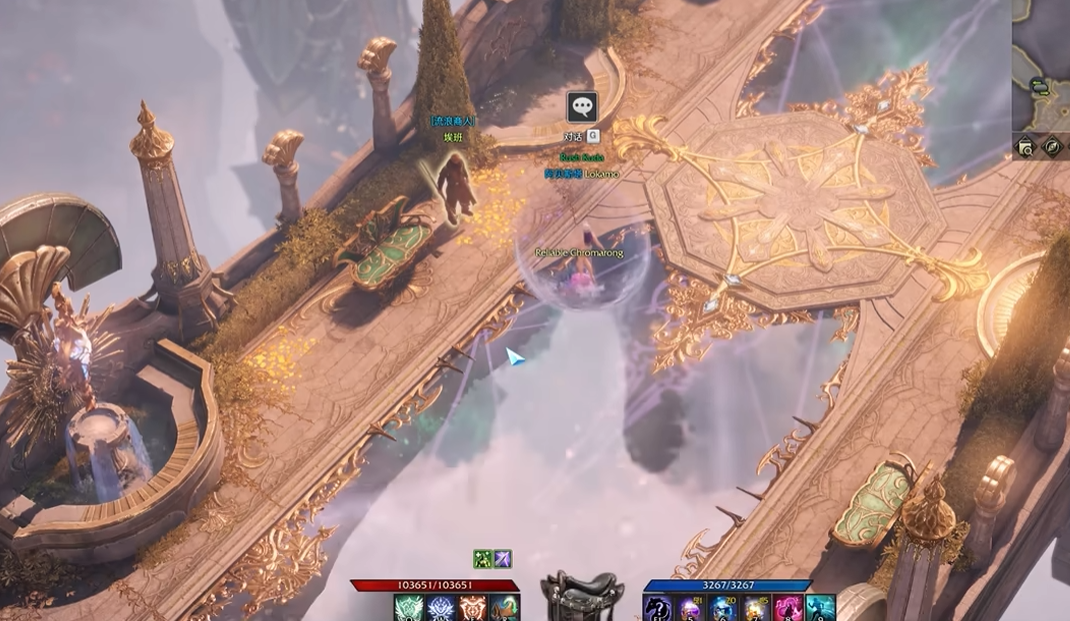Talk to NPC via speech bubble icon

pyautogui.click(x=581, y=106)
